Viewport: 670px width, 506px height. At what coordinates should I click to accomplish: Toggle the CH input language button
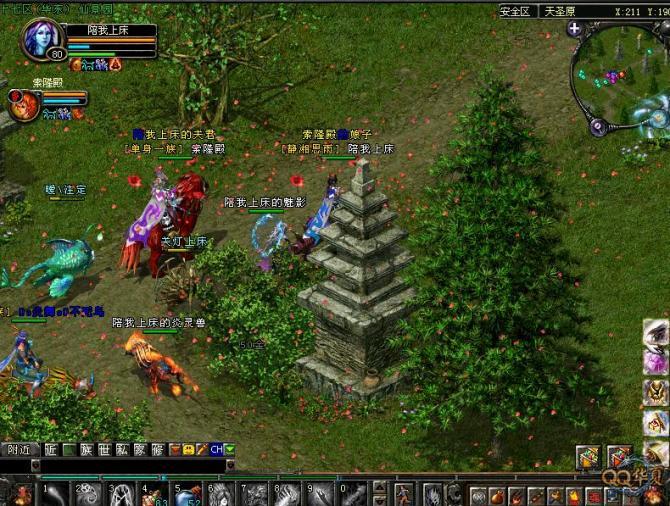[216, 450]
